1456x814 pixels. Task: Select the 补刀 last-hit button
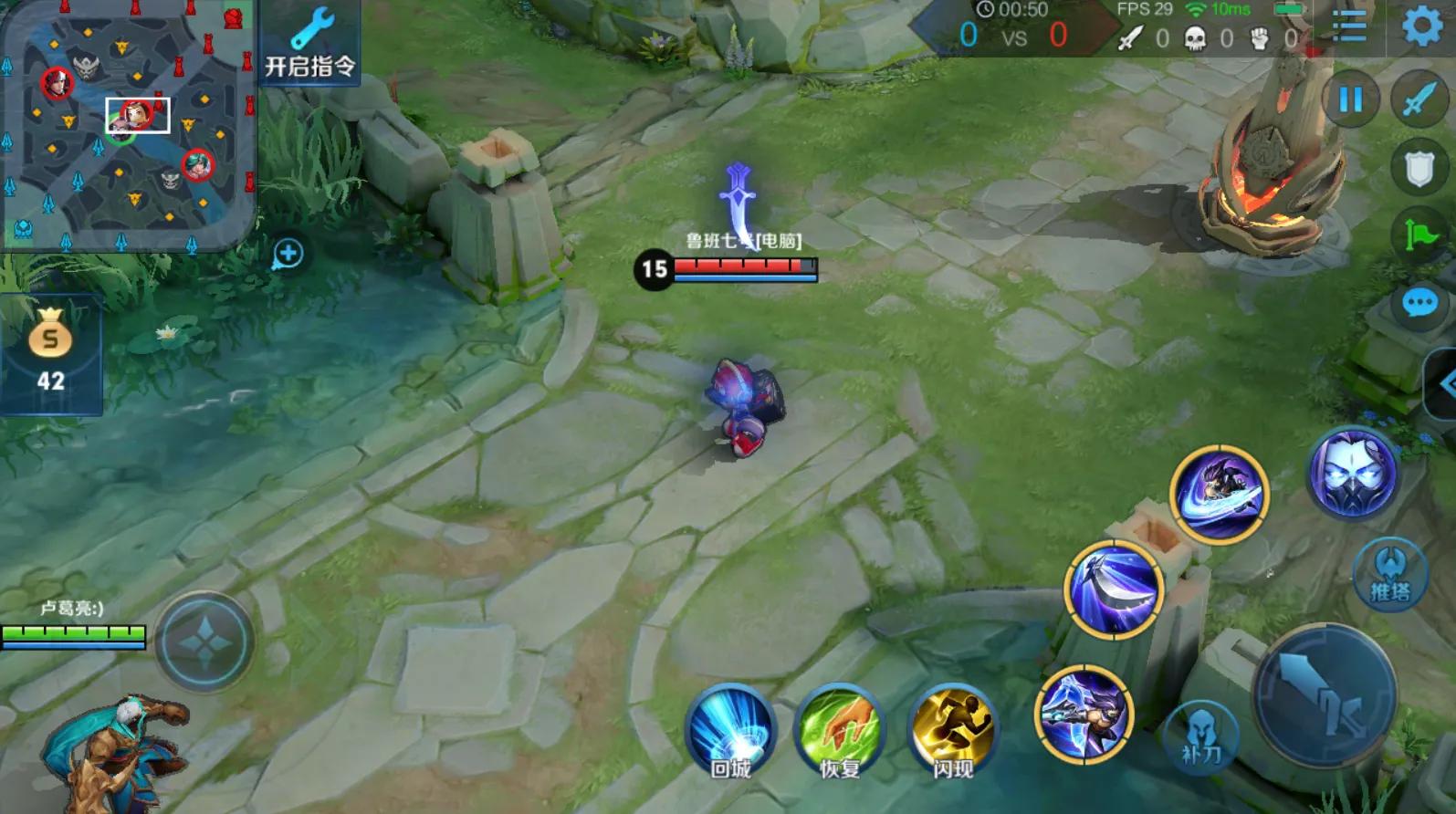tap(1200, 736)
